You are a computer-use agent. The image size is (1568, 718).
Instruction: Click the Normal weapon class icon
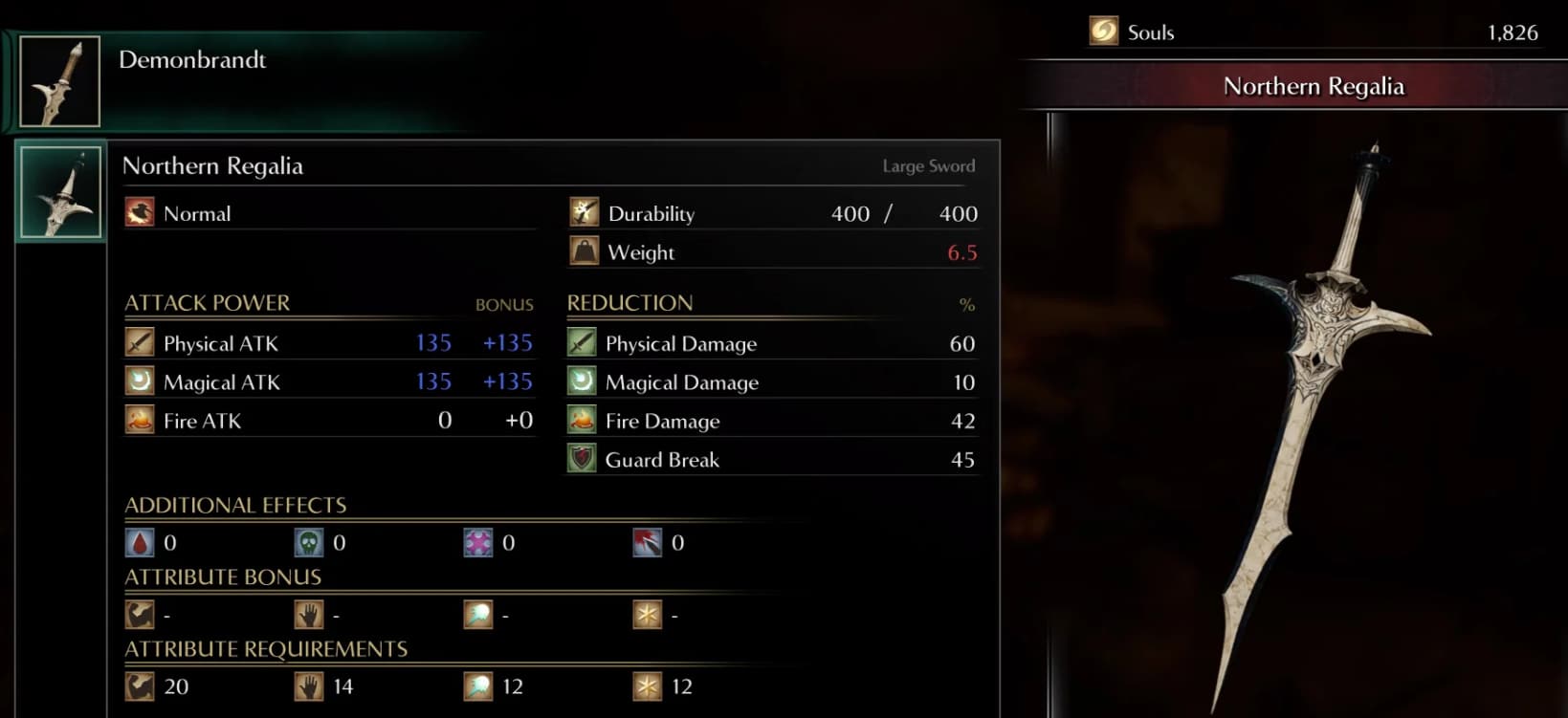(139, 212)
